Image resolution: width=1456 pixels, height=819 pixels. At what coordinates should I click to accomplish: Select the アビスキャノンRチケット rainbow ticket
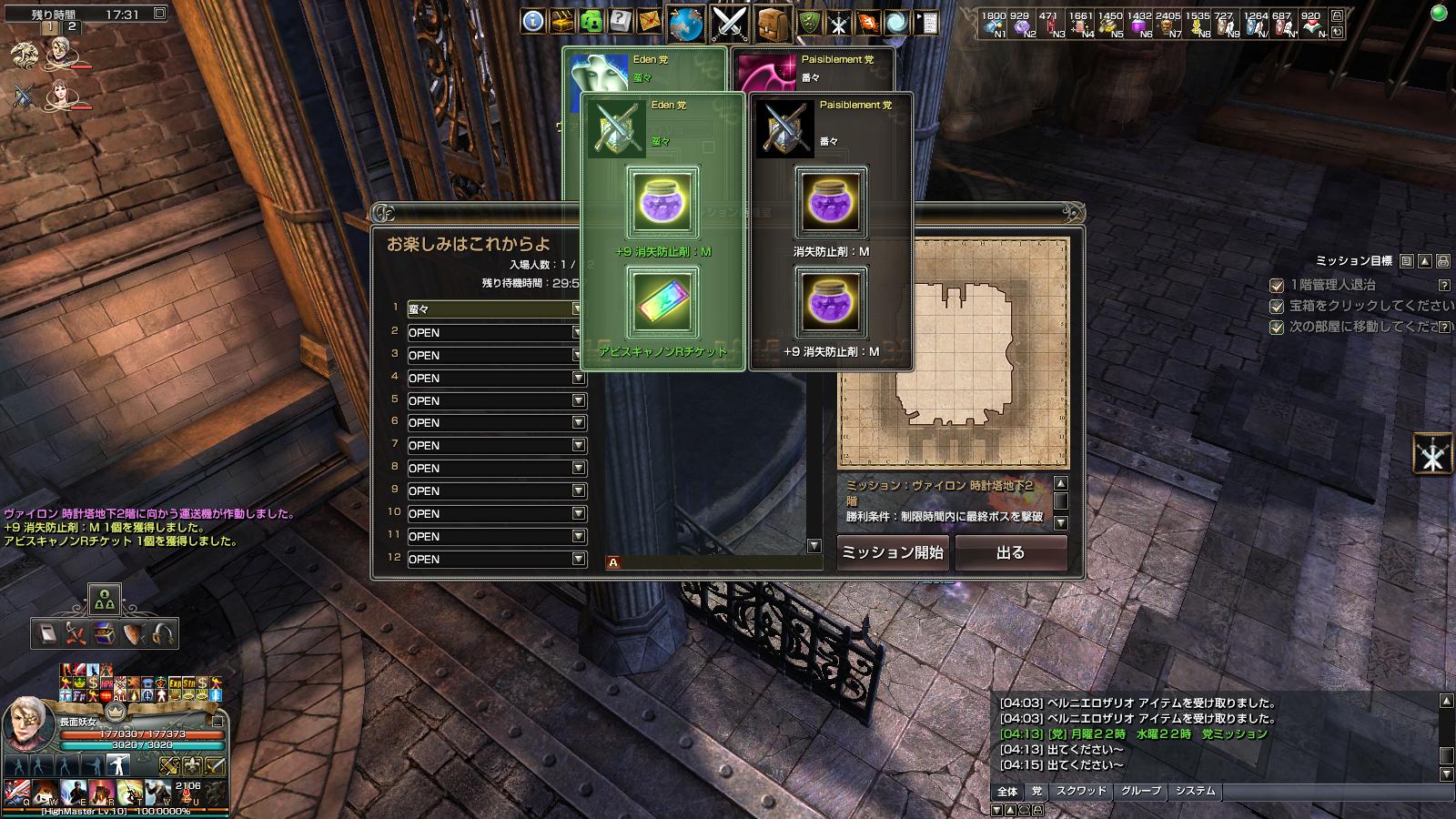663,302
